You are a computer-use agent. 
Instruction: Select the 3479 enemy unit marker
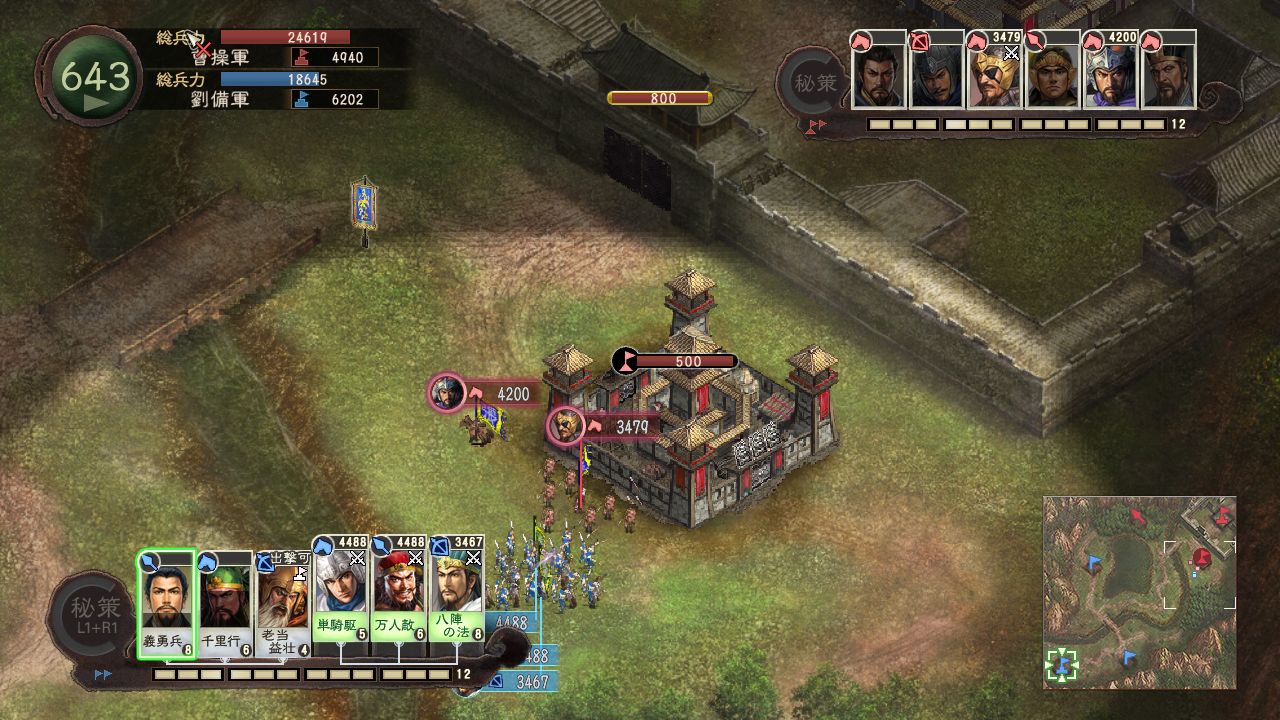(566, 427)
